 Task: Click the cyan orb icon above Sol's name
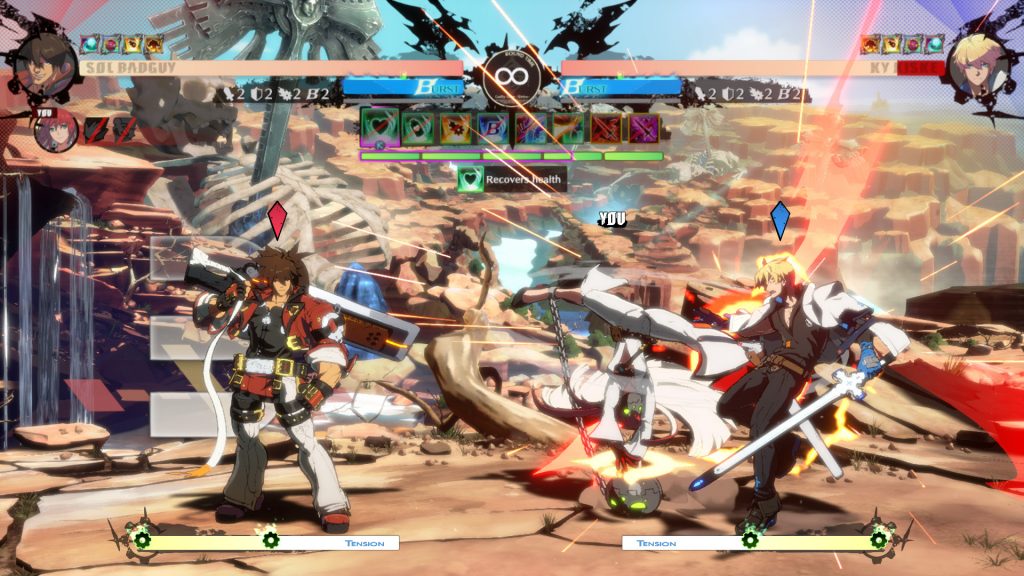89,44
